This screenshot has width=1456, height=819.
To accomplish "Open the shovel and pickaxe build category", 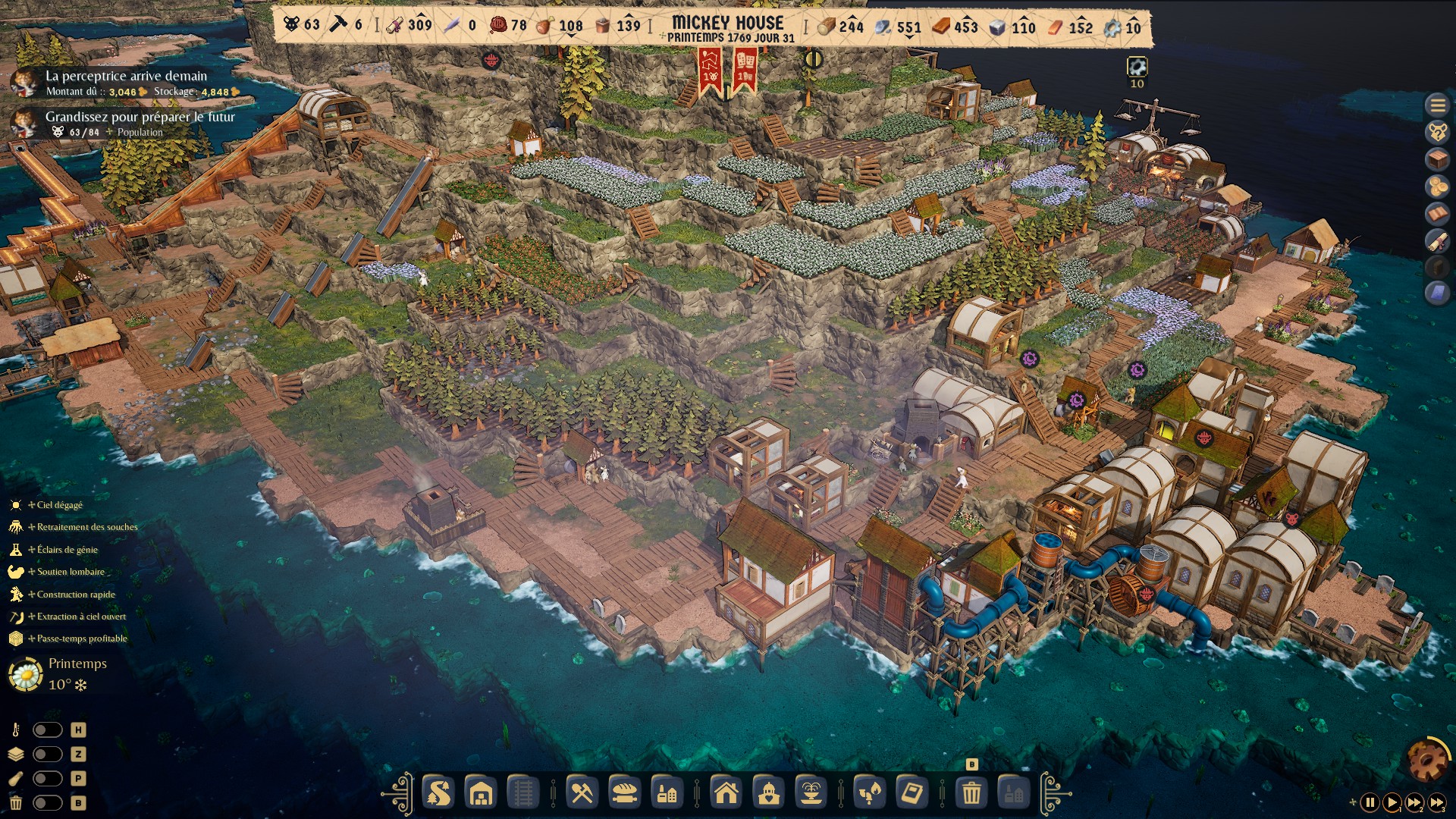I will 582,793.
